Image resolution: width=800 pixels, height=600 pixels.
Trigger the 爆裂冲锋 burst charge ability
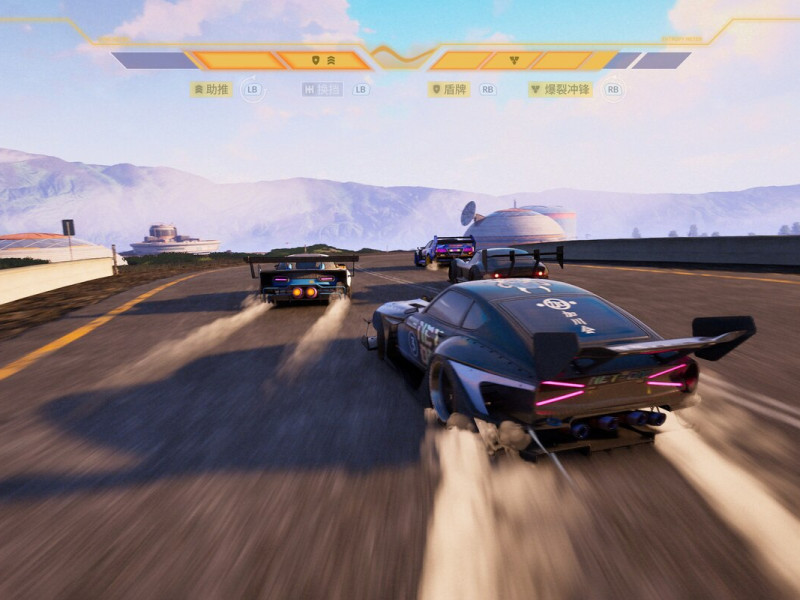(560, 89)
